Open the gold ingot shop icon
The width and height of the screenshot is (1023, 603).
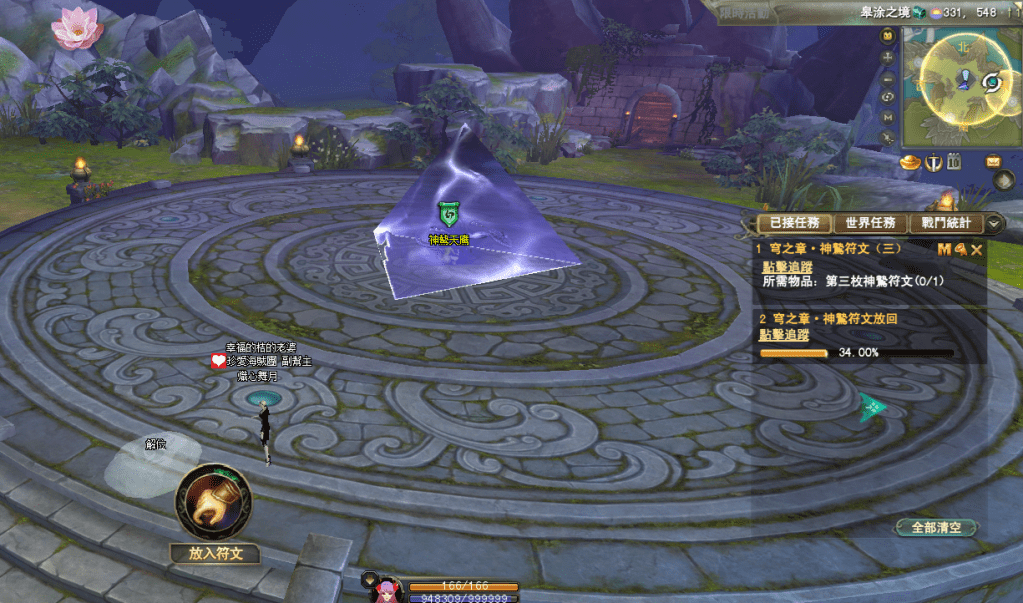pyautogui.click(x=911, y=162)
